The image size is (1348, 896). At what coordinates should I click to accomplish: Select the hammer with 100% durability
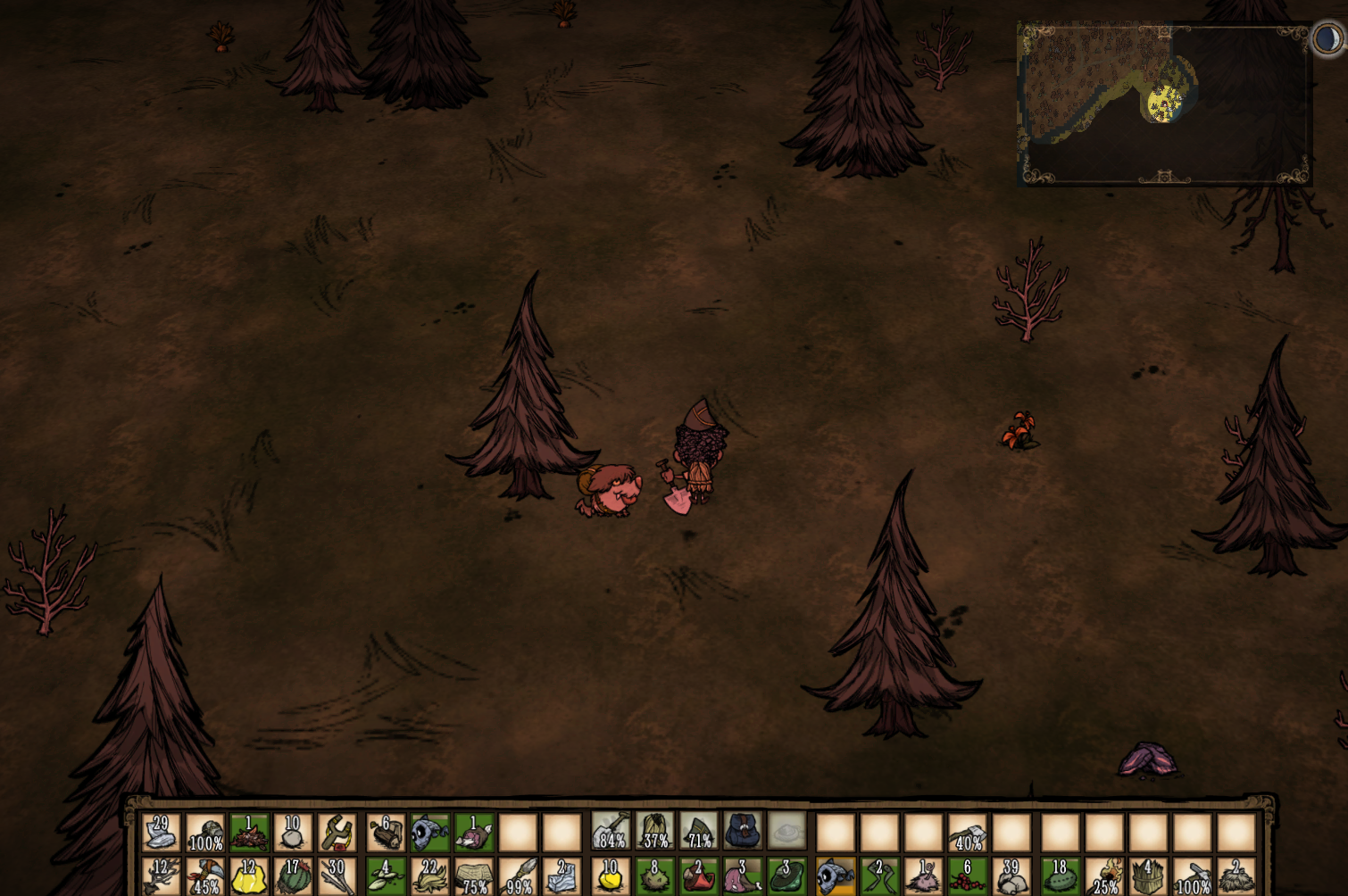tap(1194, 876)
